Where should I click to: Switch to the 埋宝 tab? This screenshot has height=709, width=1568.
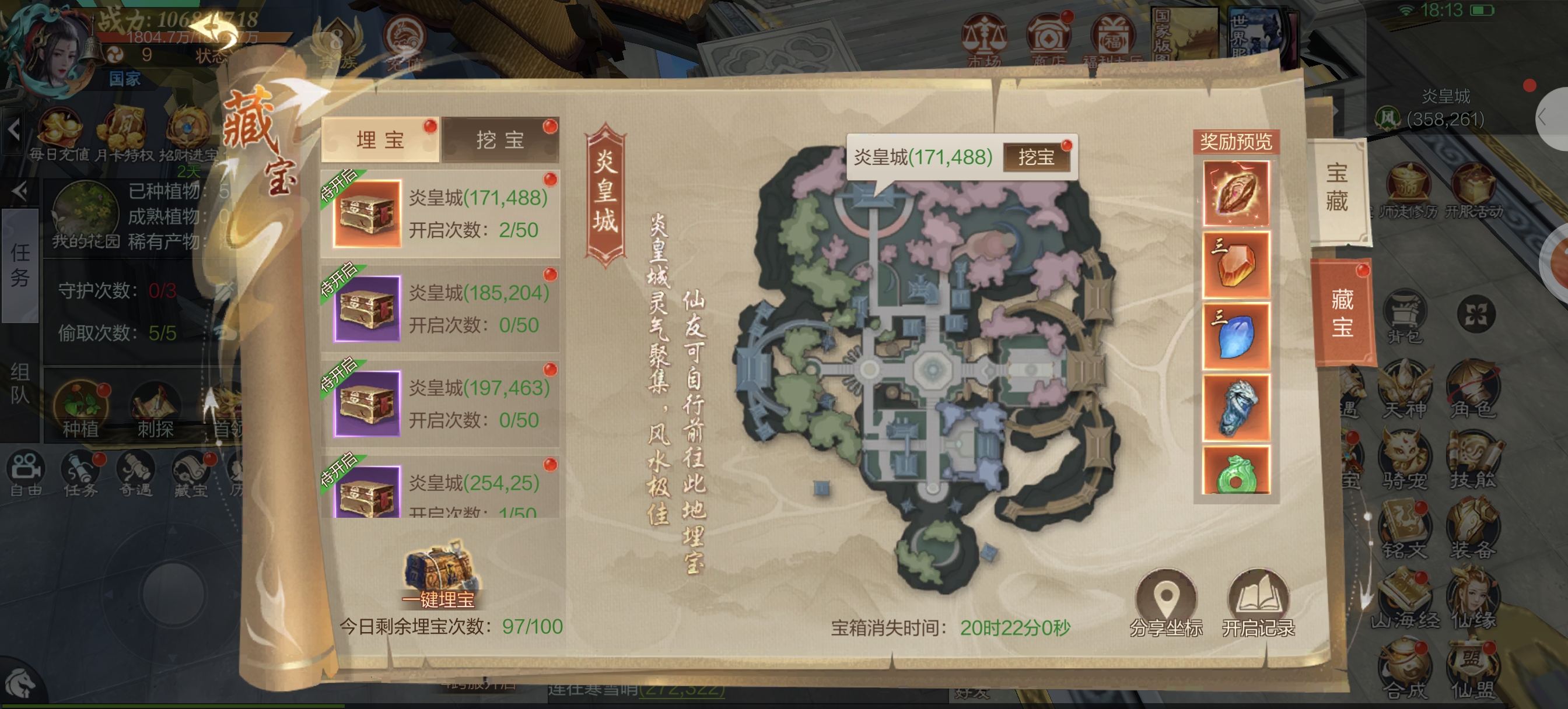(380, 140)
